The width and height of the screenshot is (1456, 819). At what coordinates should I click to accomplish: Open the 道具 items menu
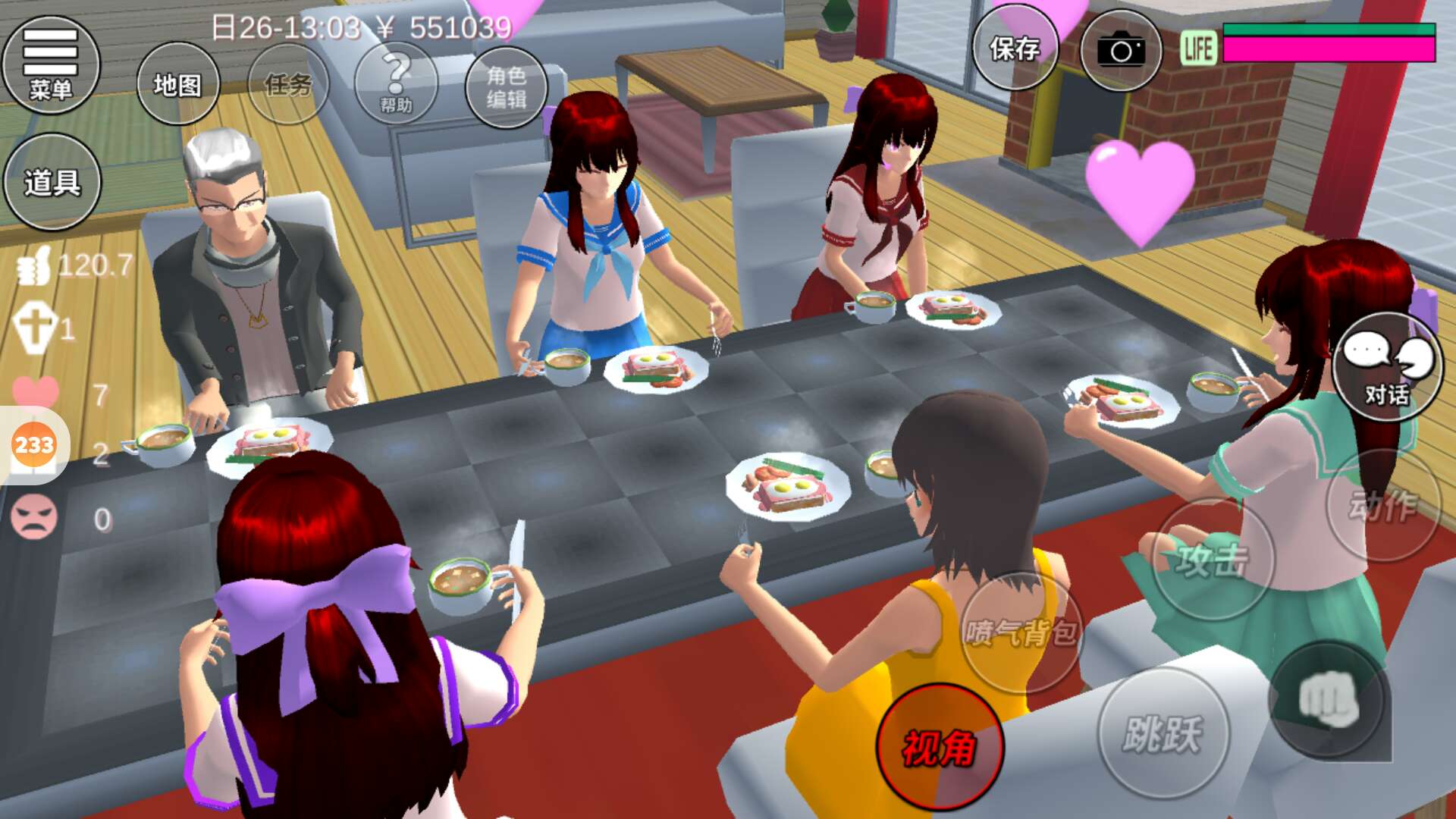52,182
